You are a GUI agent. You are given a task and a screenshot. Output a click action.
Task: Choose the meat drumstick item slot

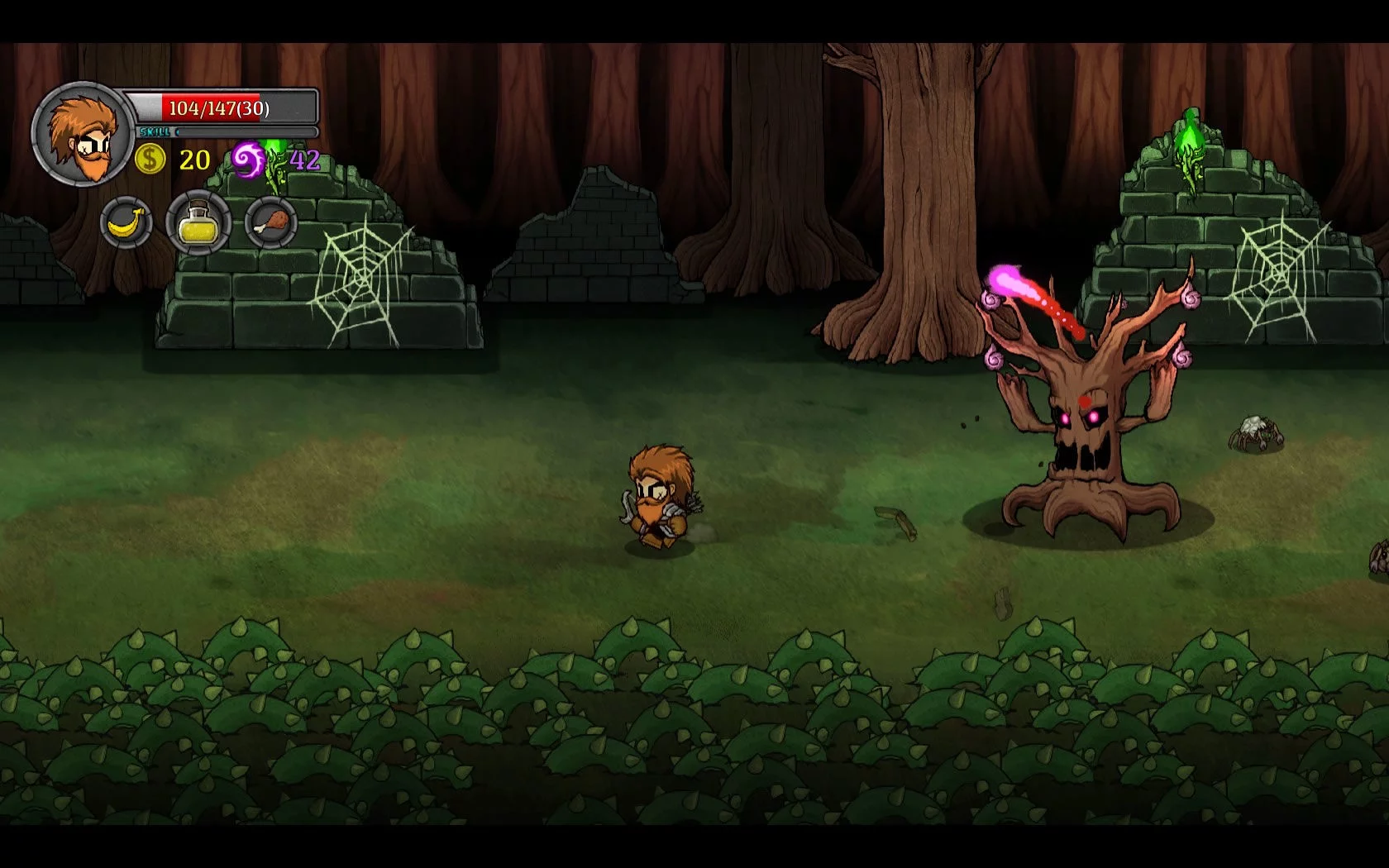[270, 222]
